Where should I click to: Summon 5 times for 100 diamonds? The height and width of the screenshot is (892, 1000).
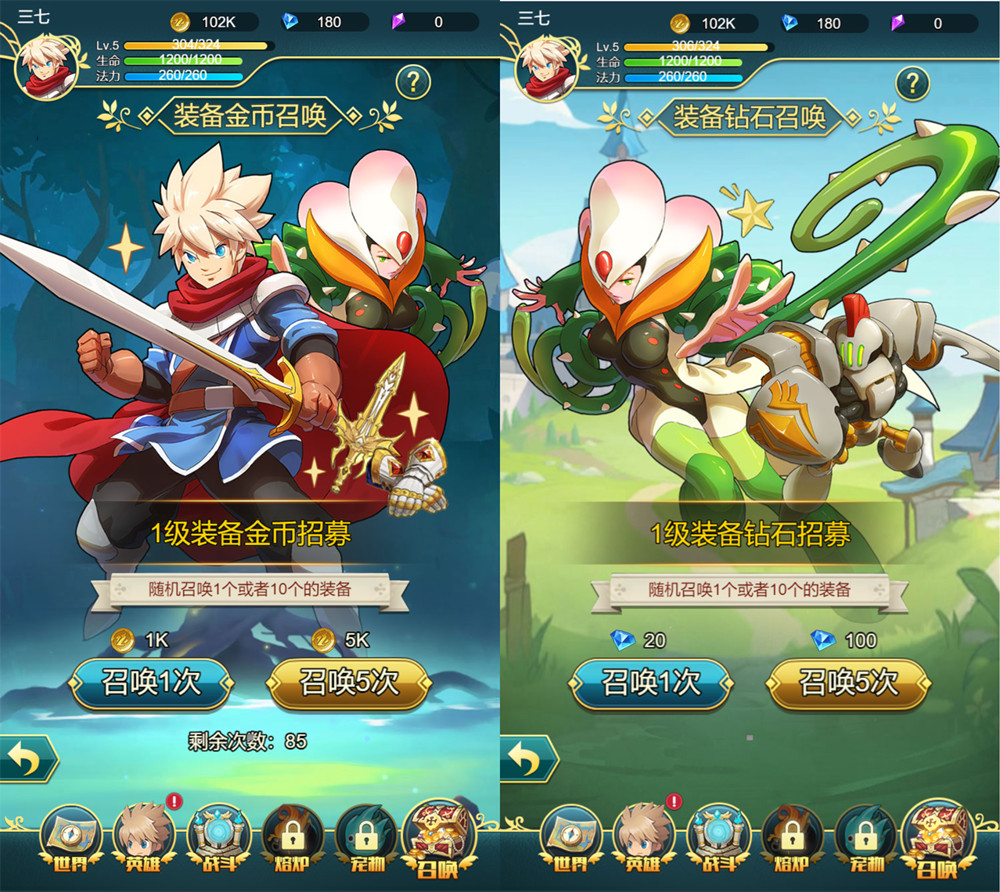tap(848, 683)
